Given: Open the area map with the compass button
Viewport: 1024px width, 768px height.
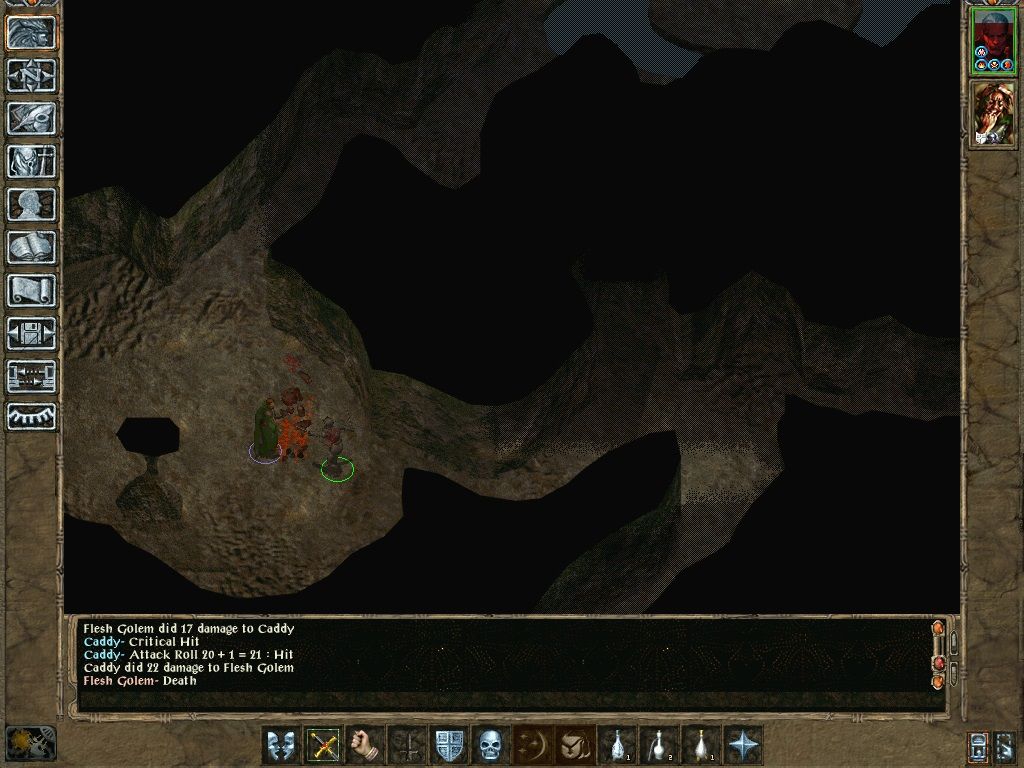Looking at the screenshot, I should click(32, 75).
